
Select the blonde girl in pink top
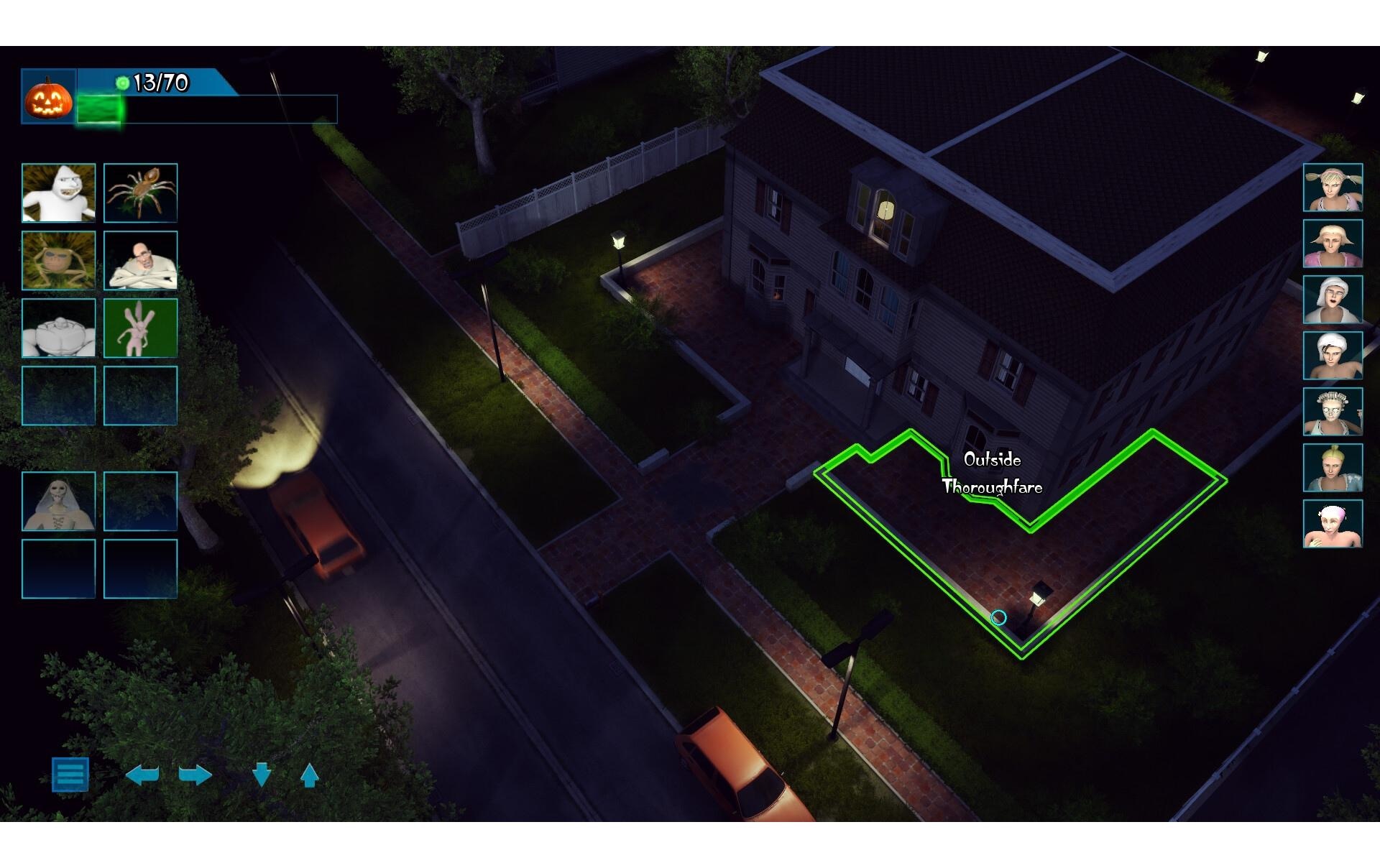point(1333,244)
